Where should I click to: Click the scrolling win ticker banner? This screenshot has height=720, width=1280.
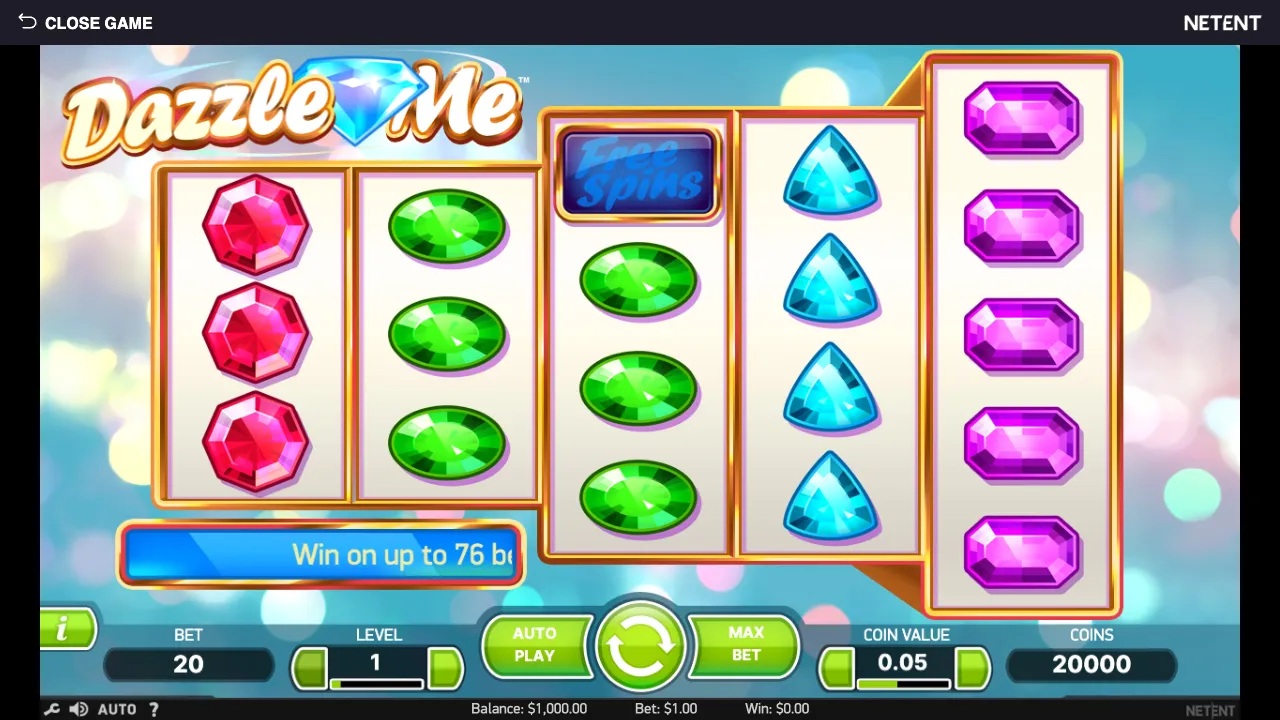point(320,556)
